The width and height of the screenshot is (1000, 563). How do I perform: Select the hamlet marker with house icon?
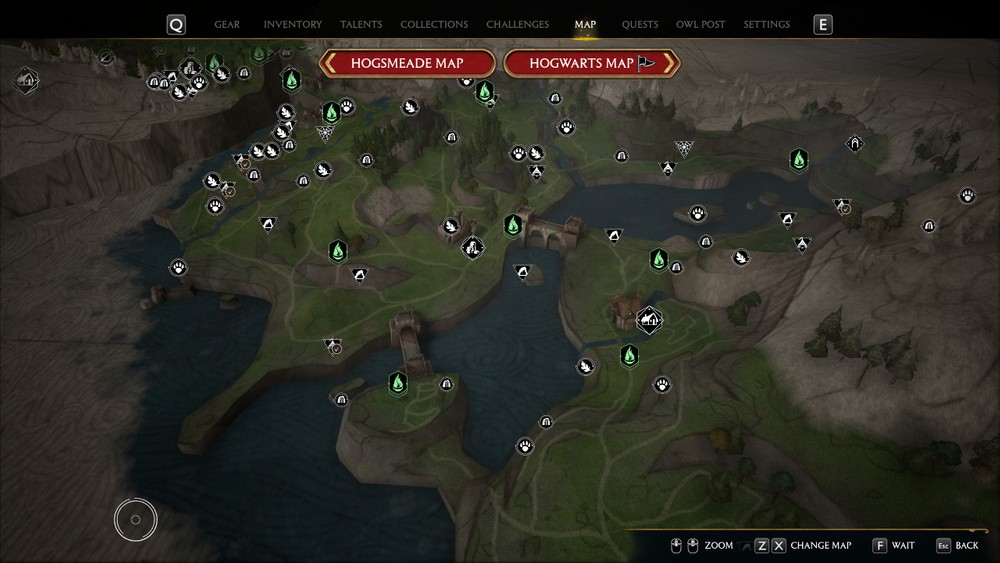point(649,320)
